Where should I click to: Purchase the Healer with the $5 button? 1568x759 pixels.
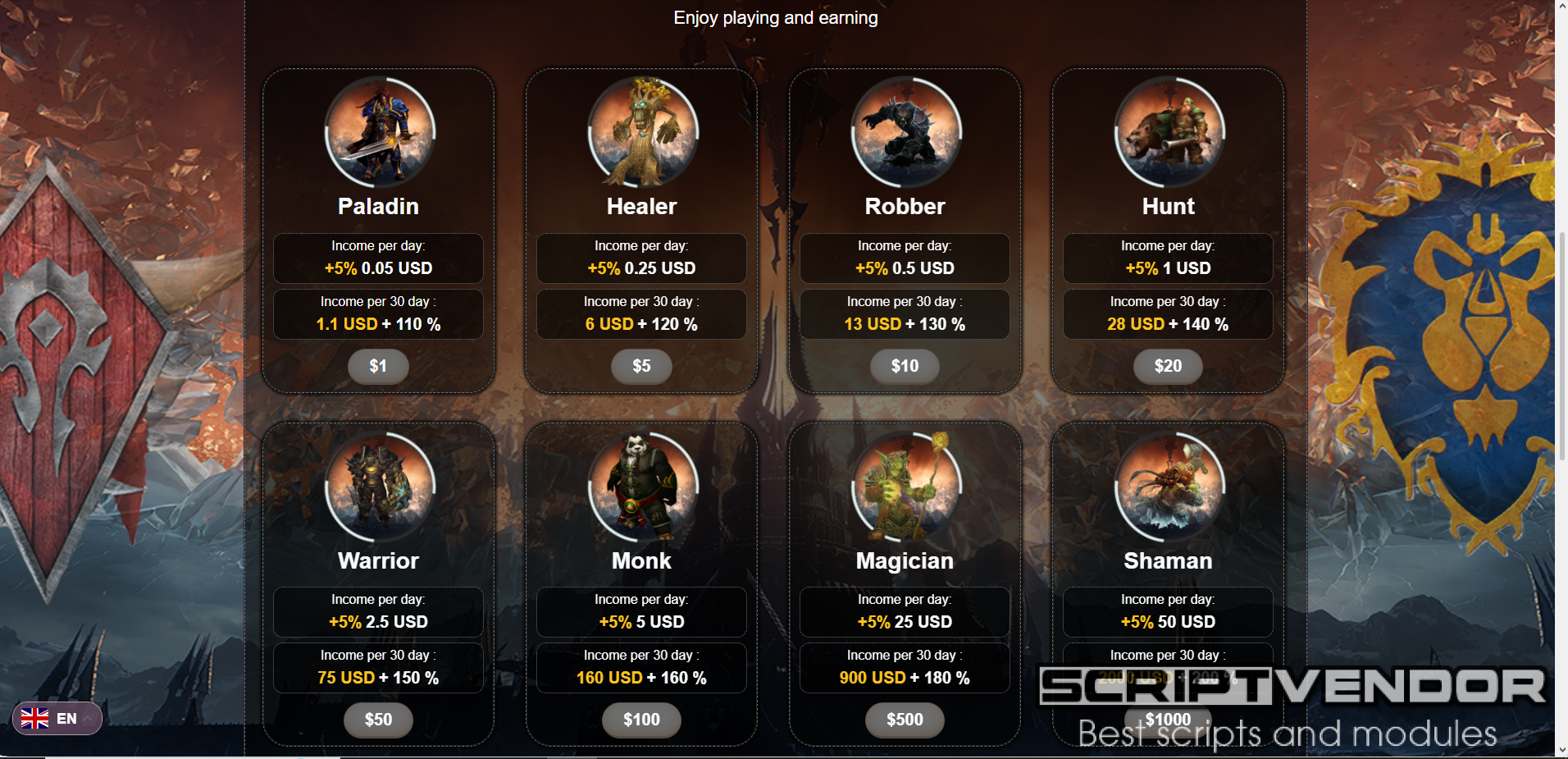(641, 366)
